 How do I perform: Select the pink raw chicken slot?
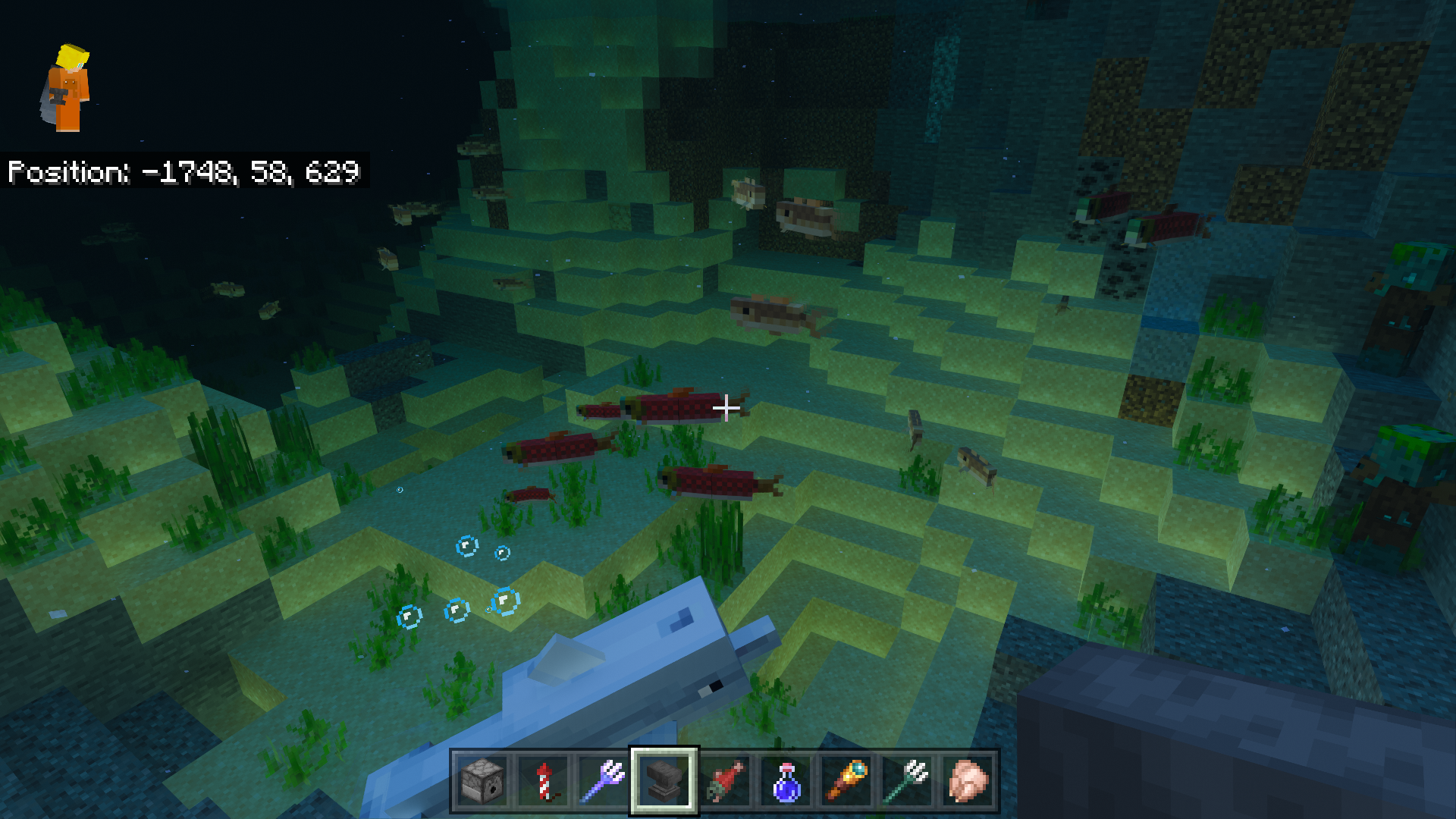tap(968, 781)
